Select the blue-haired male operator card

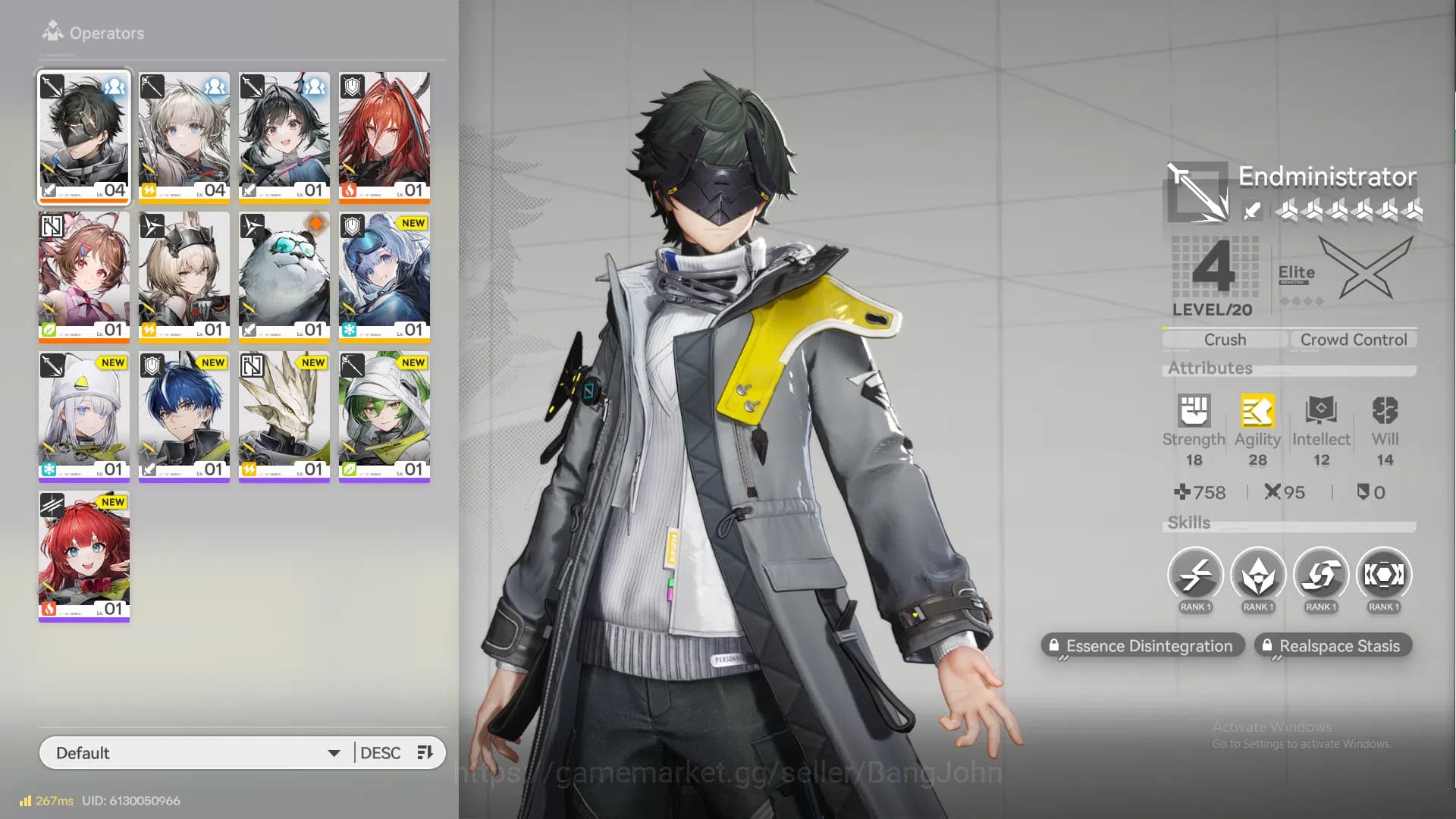(x=184, y=416)
